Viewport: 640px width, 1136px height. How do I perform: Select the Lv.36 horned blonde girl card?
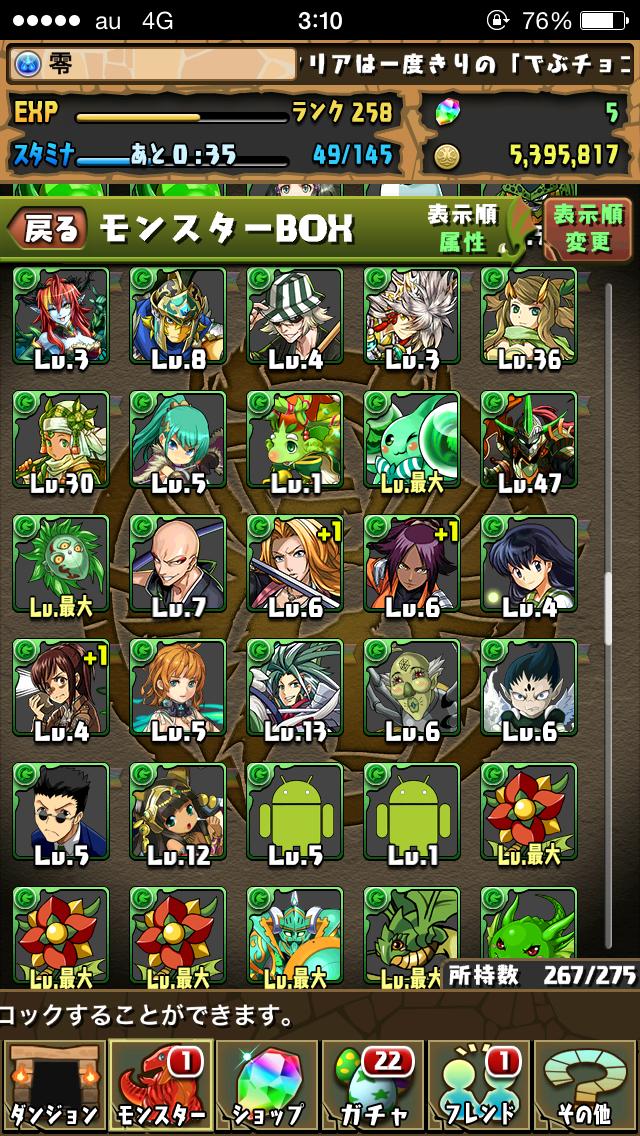pos(529,316)
